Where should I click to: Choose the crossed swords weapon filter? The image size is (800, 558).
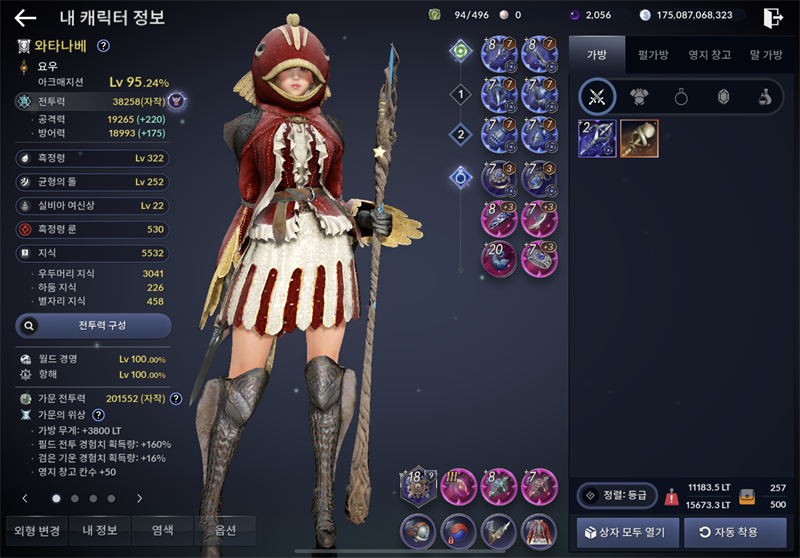(x=598, y=97)
